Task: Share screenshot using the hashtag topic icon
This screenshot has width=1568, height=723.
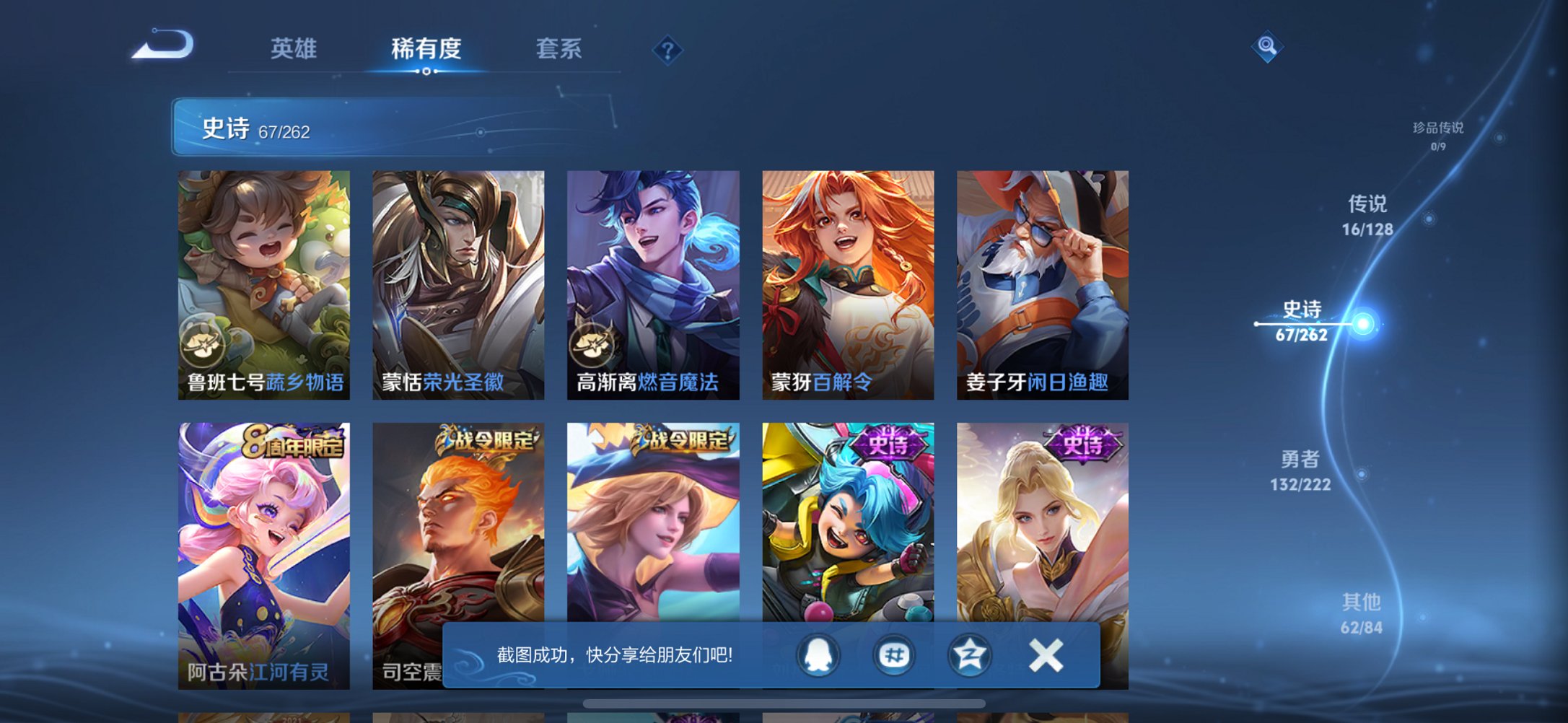Action: pos(893,655)
